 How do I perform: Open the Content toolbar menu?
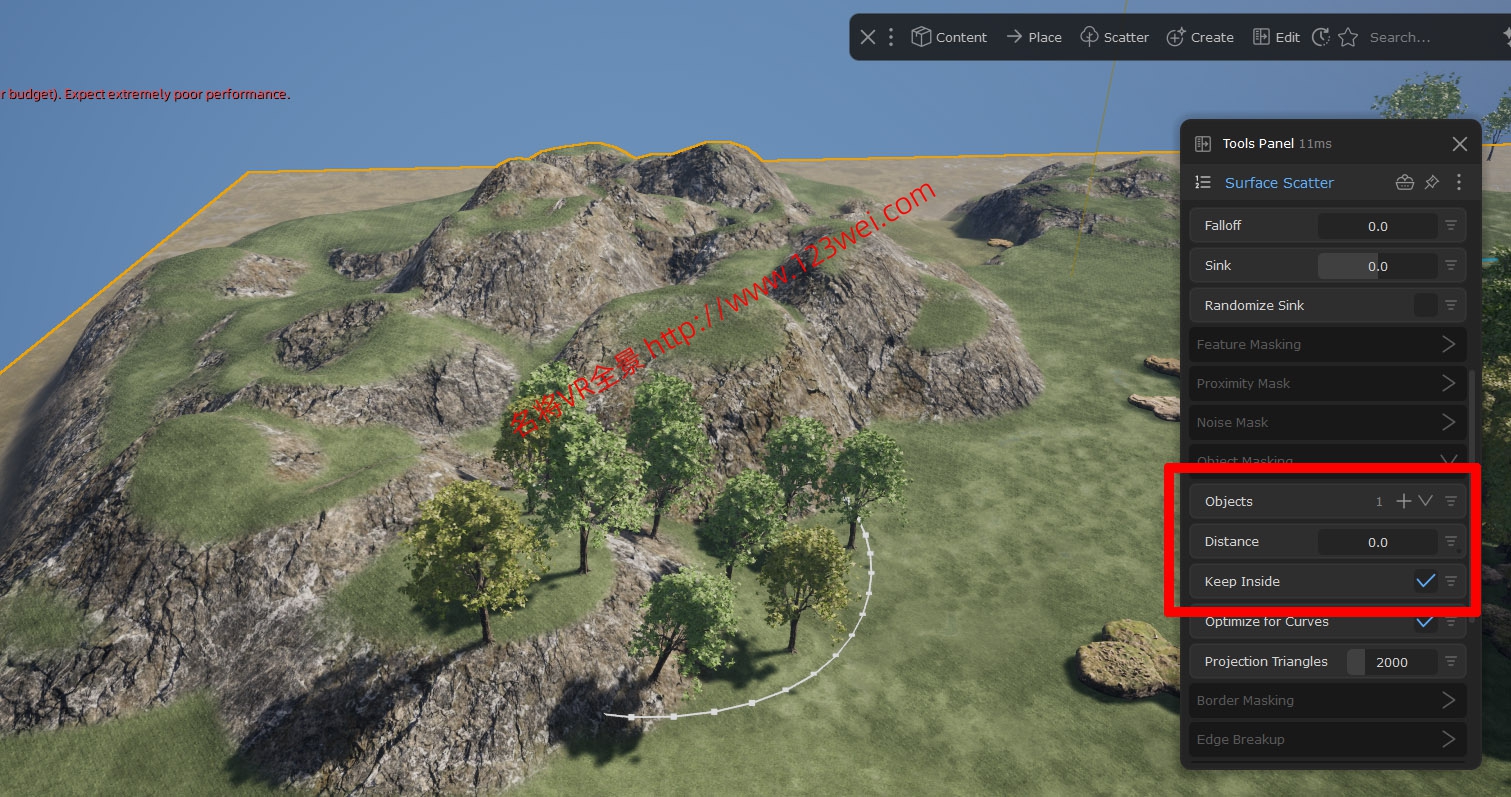click(x=949, y=37)
